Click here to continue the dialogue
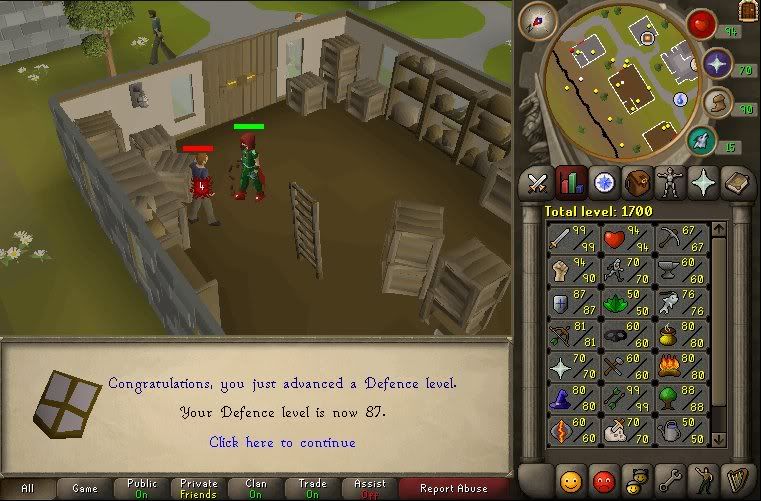761x501 pixels. tap(282, 442)
